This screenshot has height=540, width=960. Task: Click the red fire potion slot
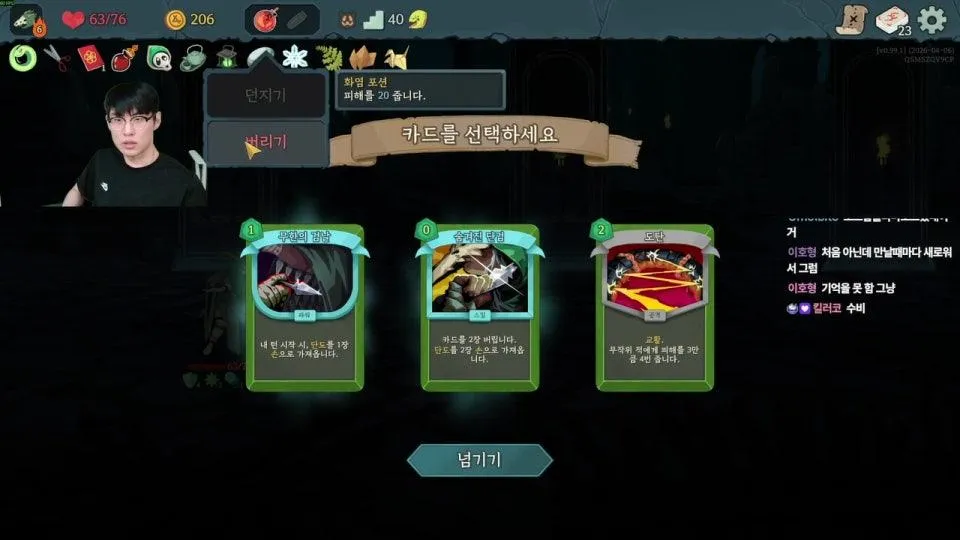tap(265, 19)
